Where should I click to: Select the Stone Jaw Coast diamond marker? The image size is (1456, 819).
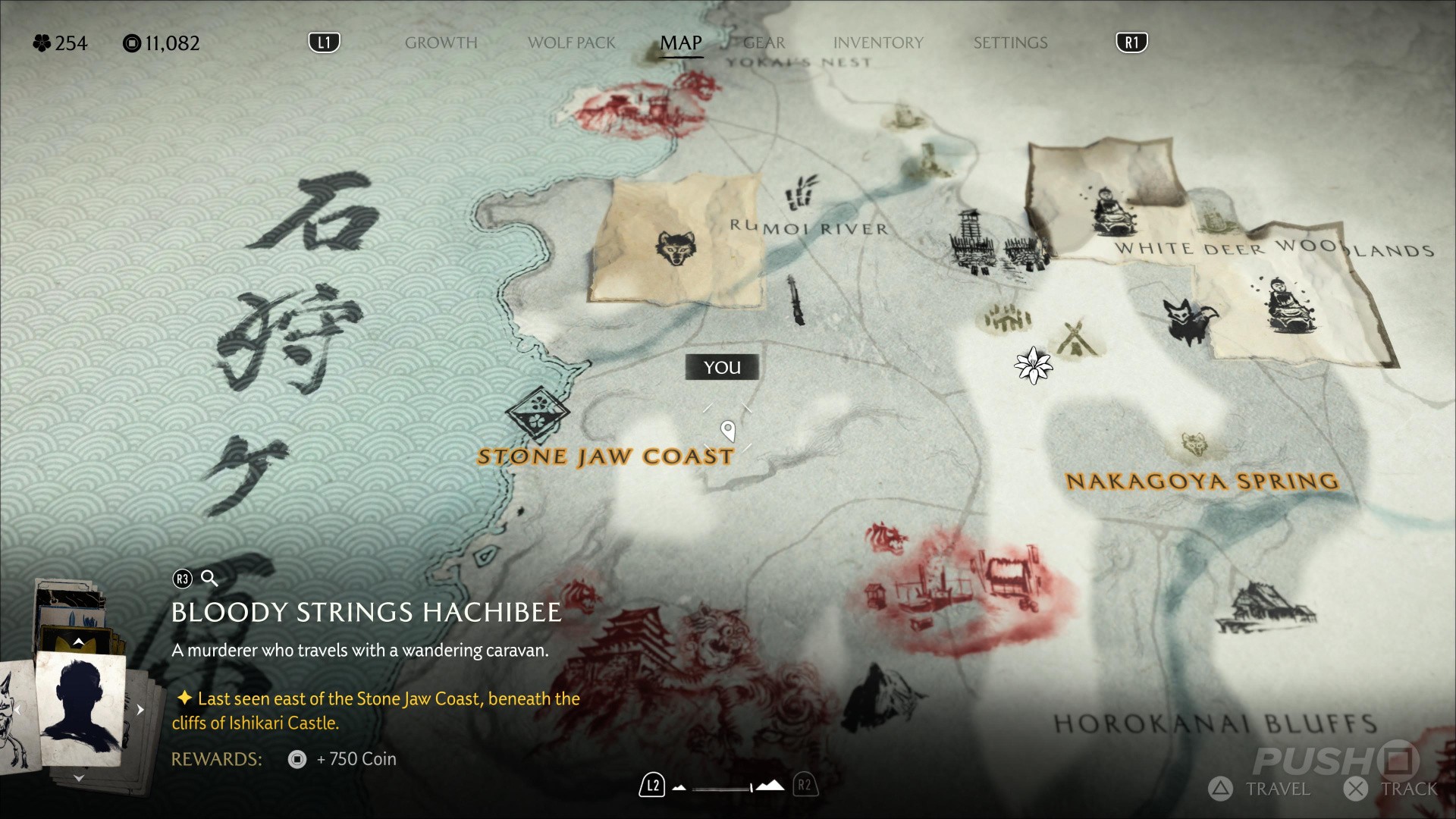tap(538, 412)
